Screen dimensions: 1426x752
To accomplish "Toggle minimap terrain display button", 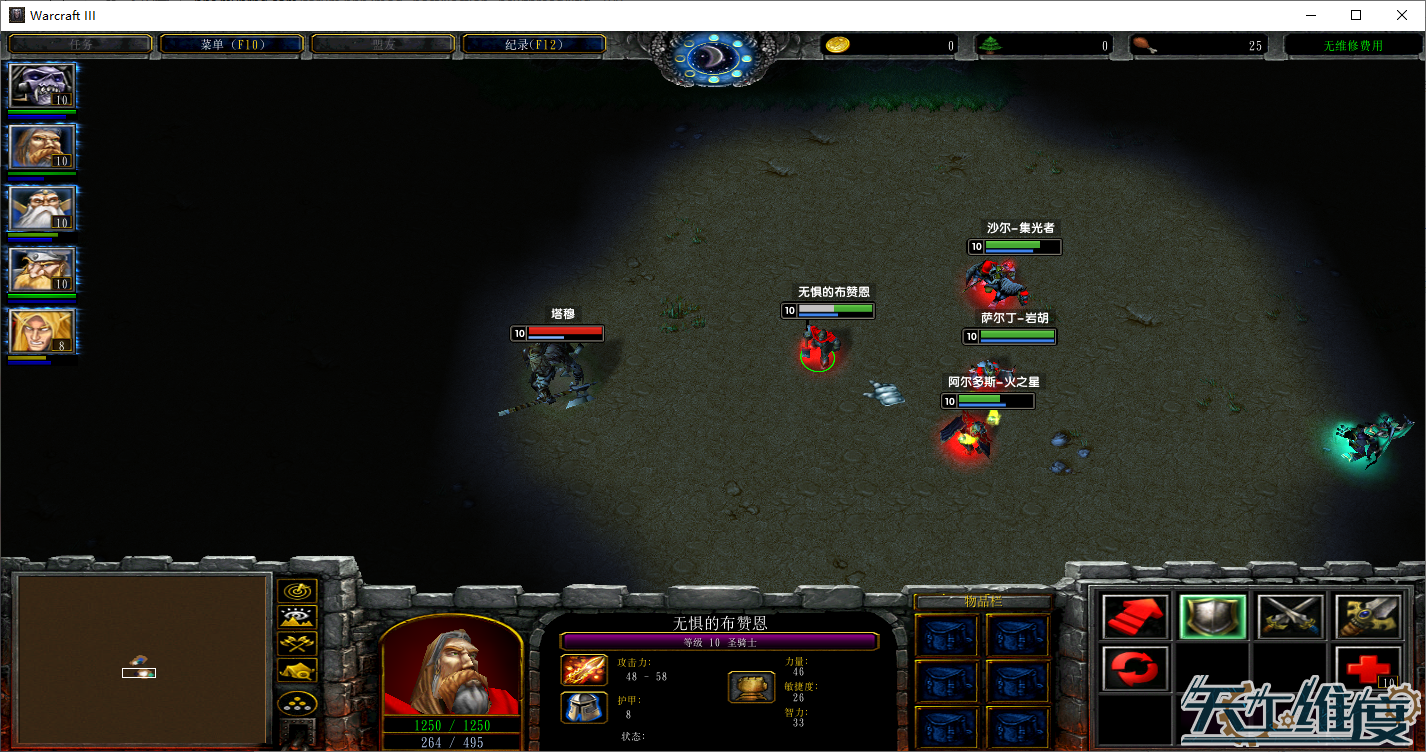I will [297, 618].
